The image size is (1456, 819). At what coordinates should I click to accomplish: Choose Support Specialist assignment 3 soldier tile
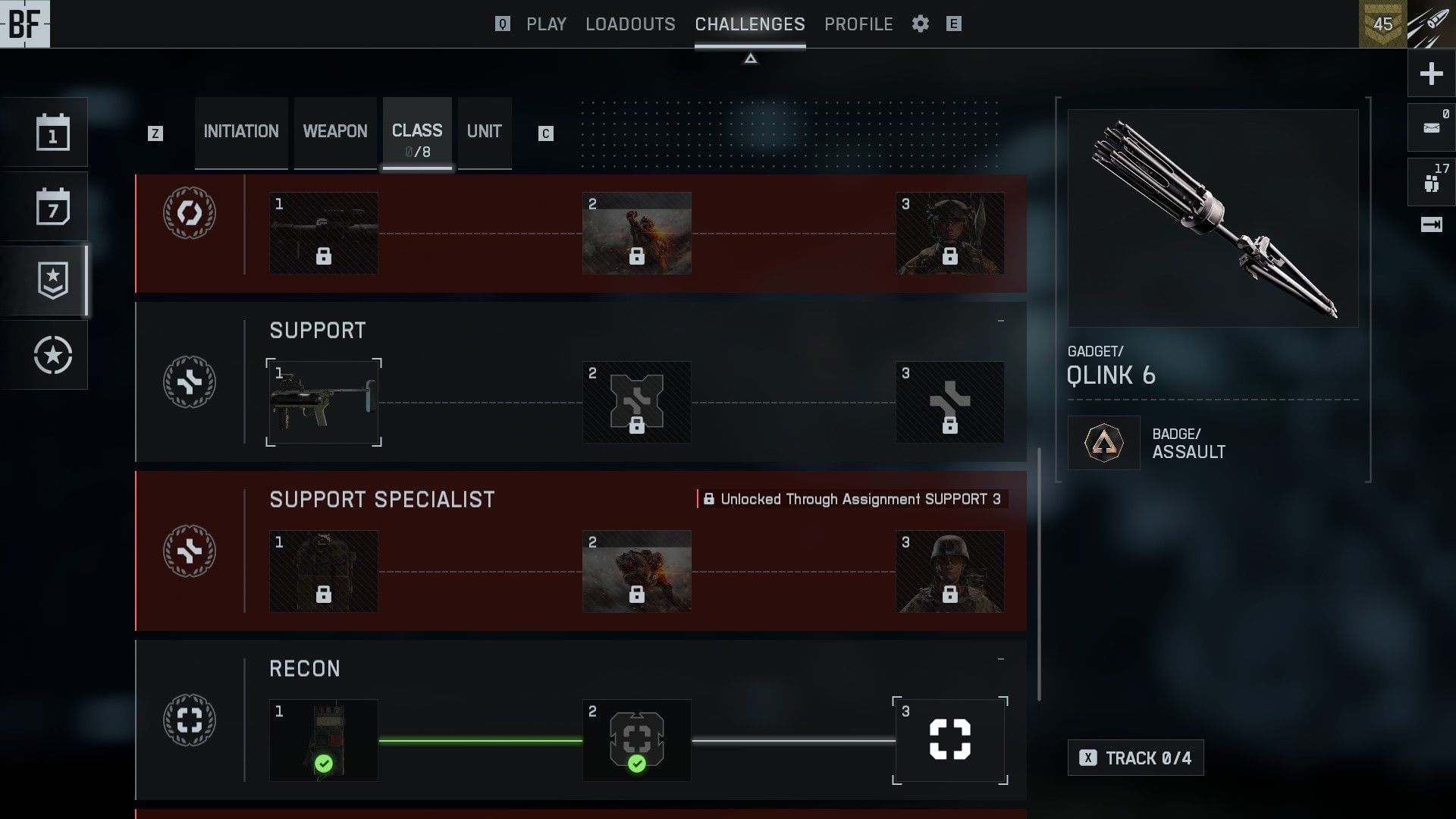coord(949,571)
